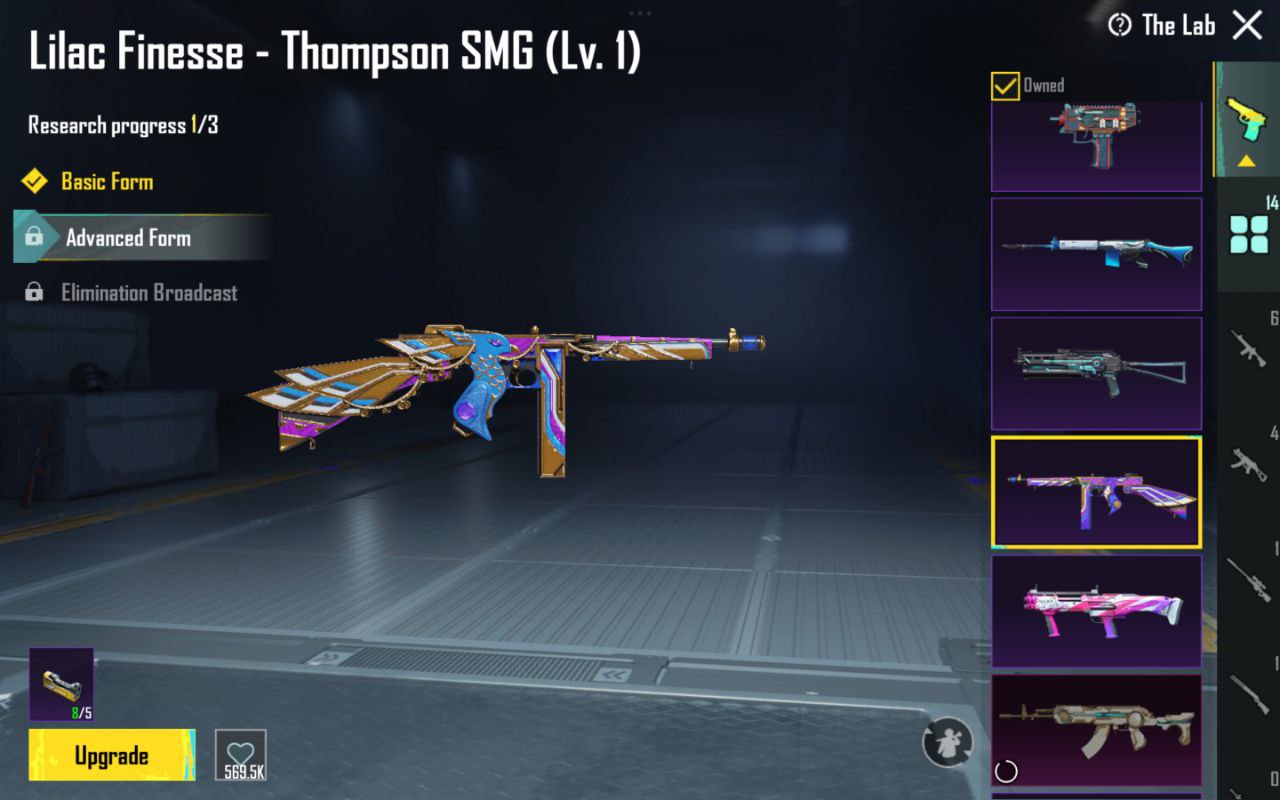Pick the pink and white SMG skin thumbnail
This screenshot has width=1280, height=800.
coord(1096,611)
